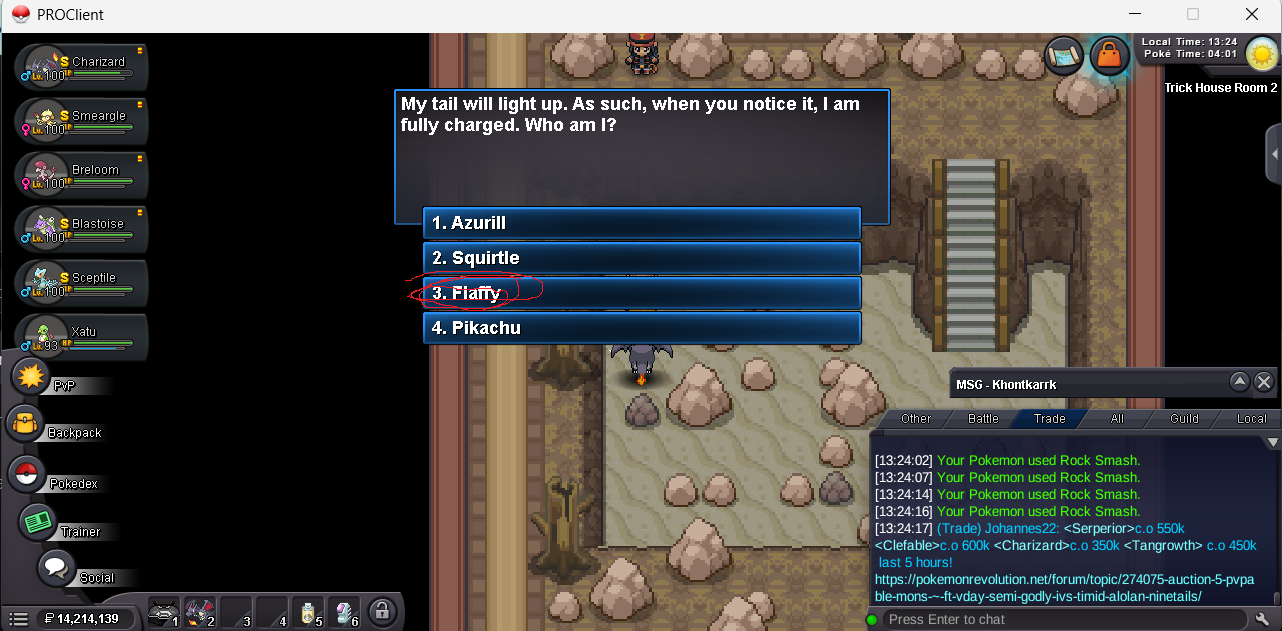The width and height of the screenshot is (1282, 631).
Task: Pick the Flaffy answer
Action: point(641,293)
